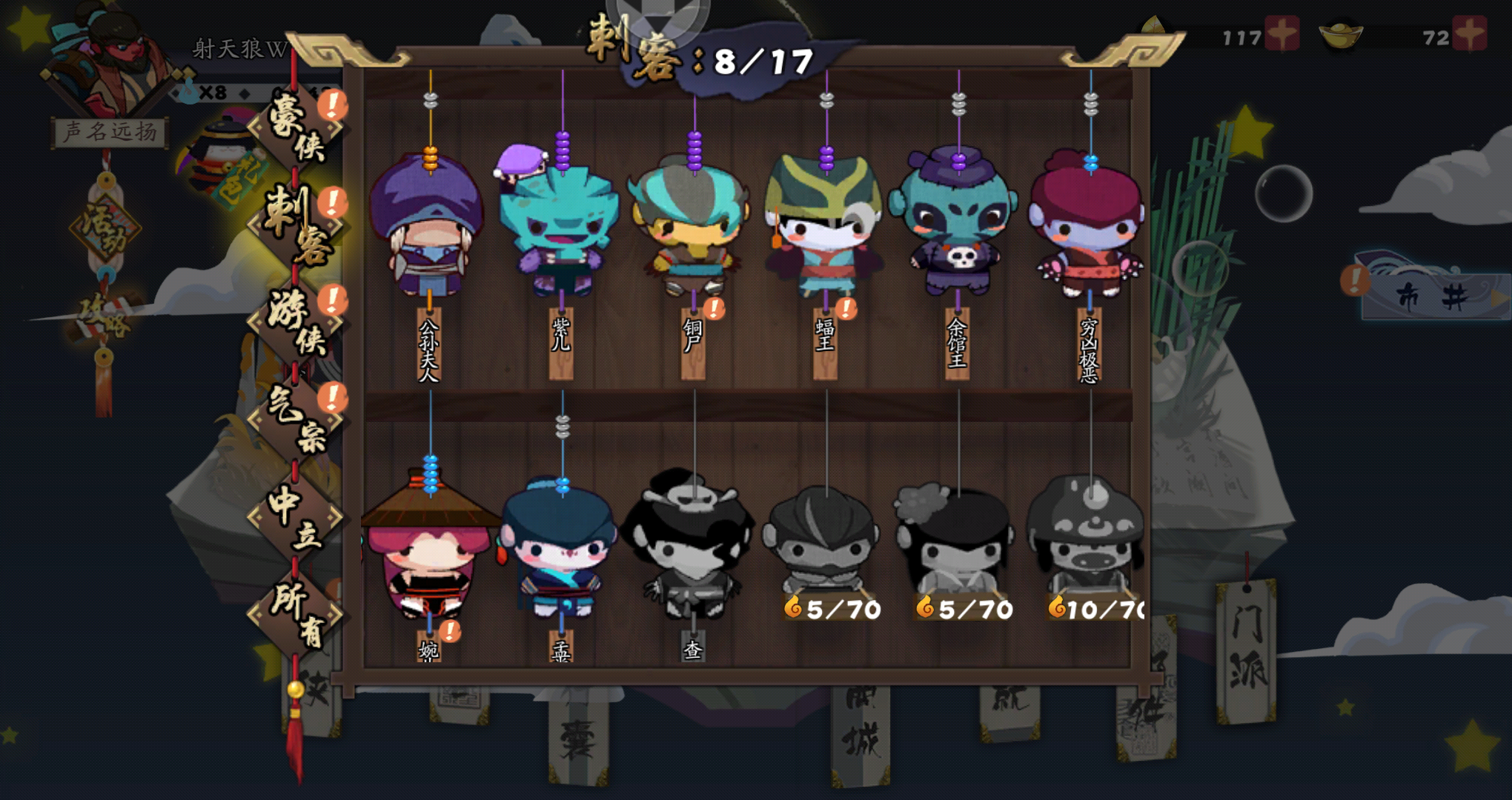Click the plus button next to 117 currency
The image size is (1512, 800).
[x=1282, y=33]
